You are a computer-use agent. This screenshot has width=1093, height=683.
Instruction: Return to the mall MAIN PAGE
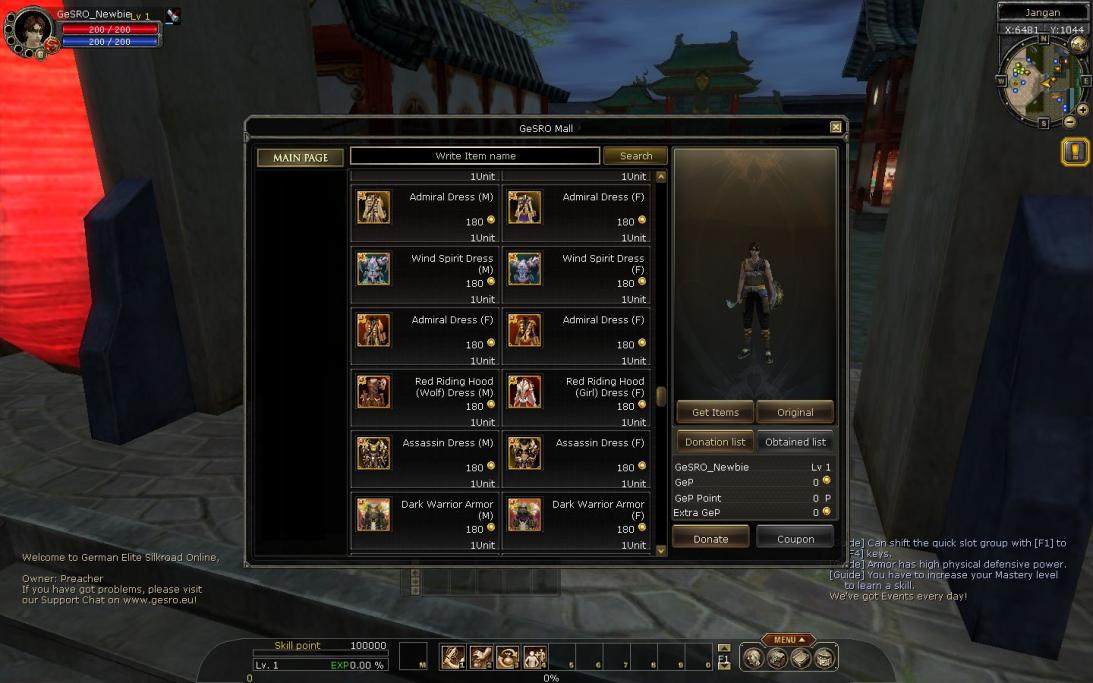pos(300,158)
